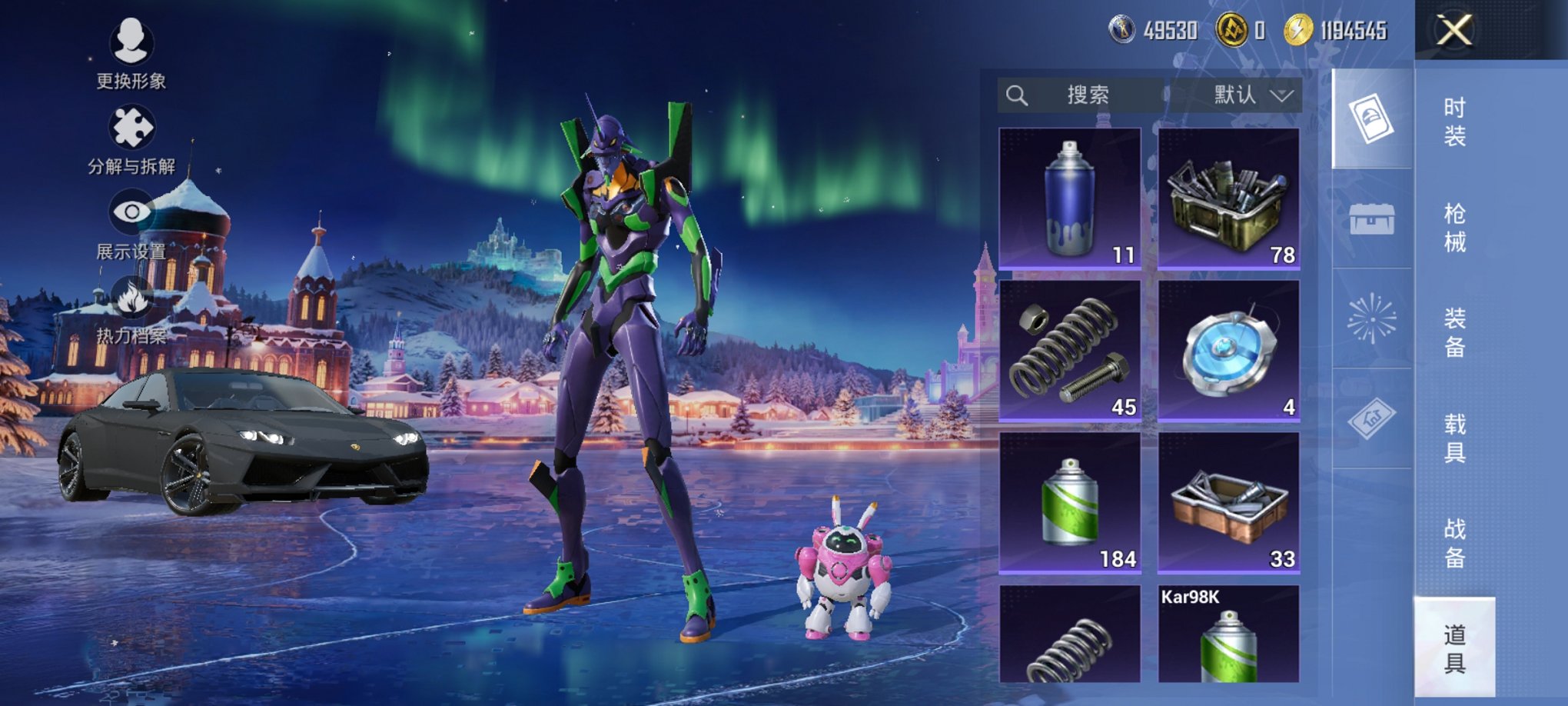This screenshot has width=1568, height=706.
Task: Open 更换形象 change appearance
Action: click(131, 52)
